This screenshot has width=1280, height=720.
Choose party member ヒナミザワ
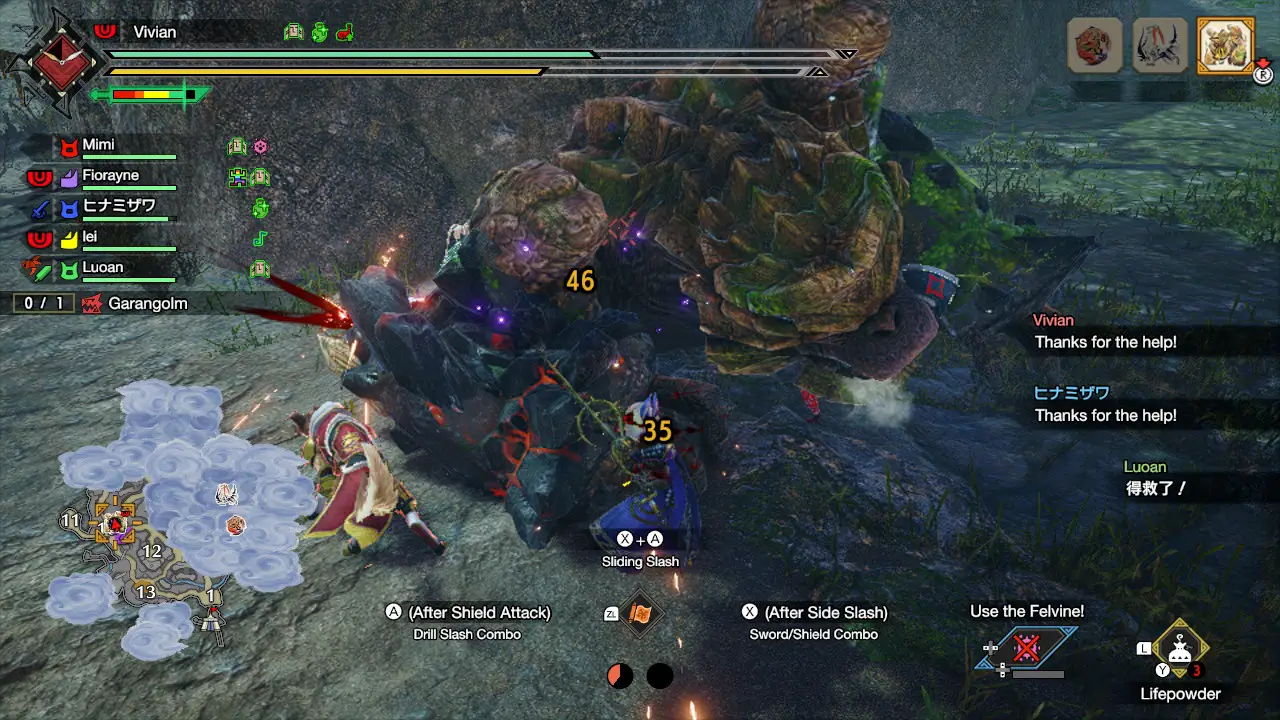(118, 207)
